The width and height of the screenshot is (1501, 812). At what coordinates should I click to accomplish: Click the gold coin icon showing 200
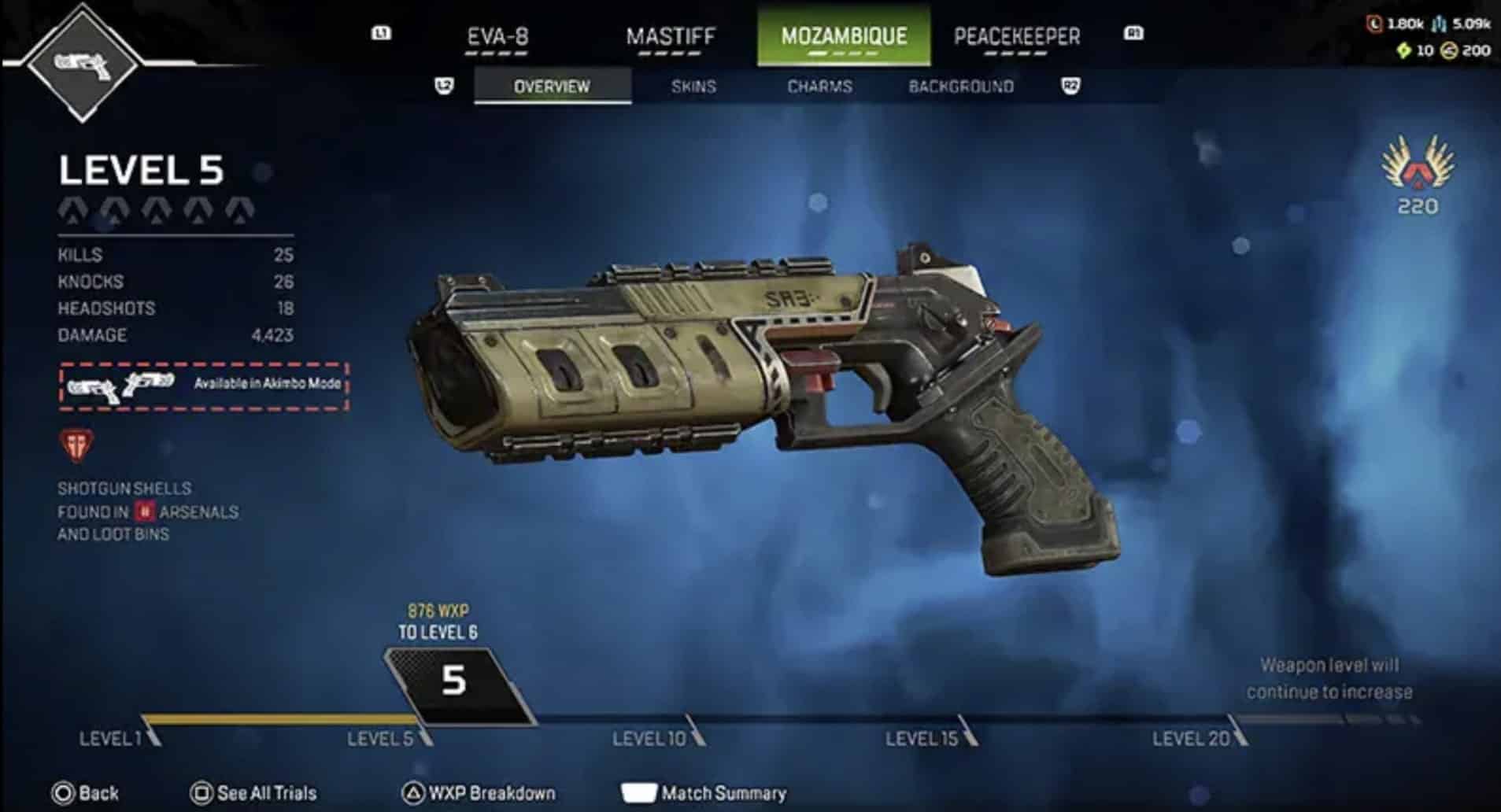tap(1448, 50)
